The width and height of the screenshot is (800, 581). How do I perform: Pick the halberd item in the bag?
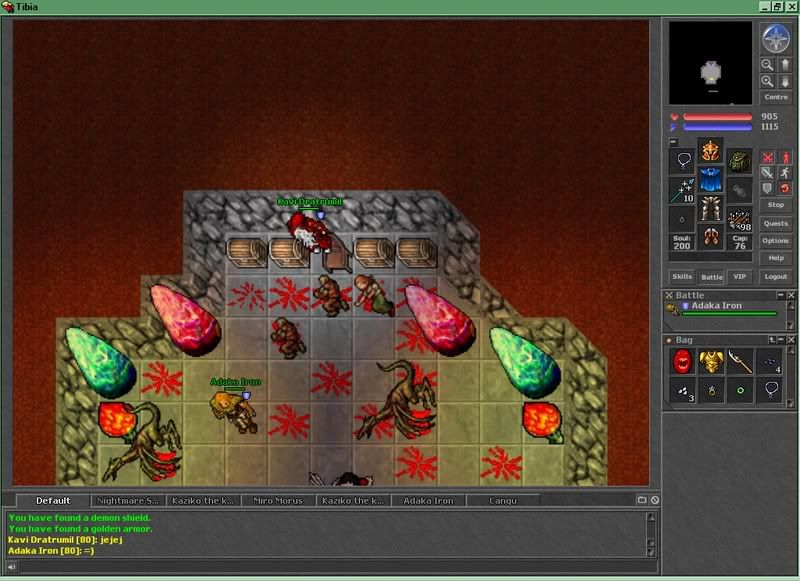tap(737, 362)
